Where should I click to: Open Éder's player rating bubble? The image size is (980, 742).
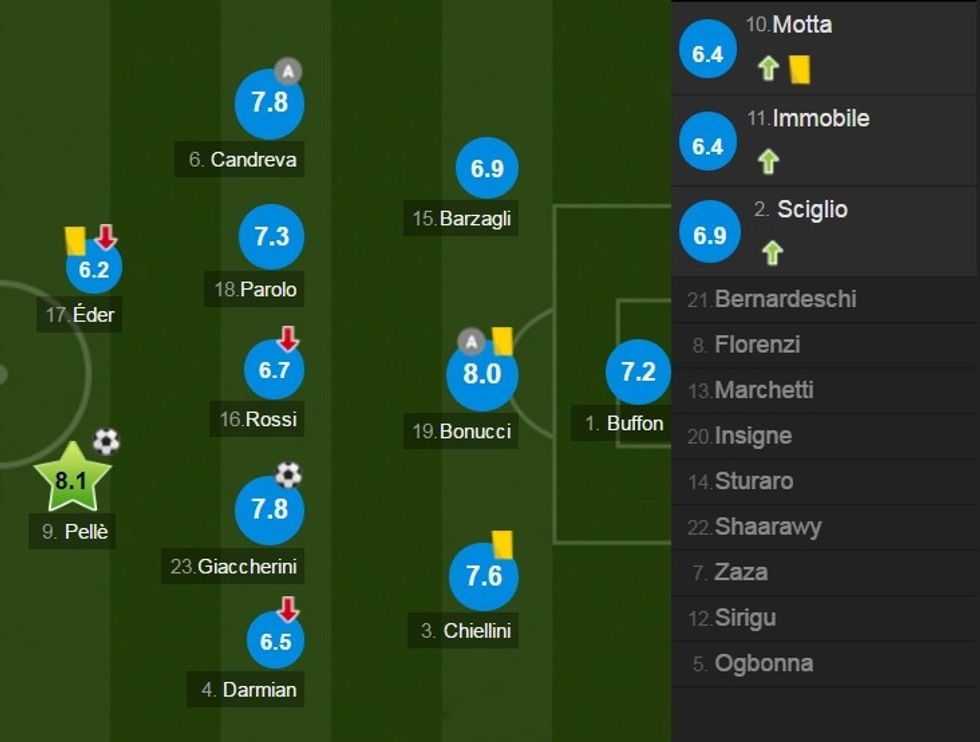[x=94, y=269]
